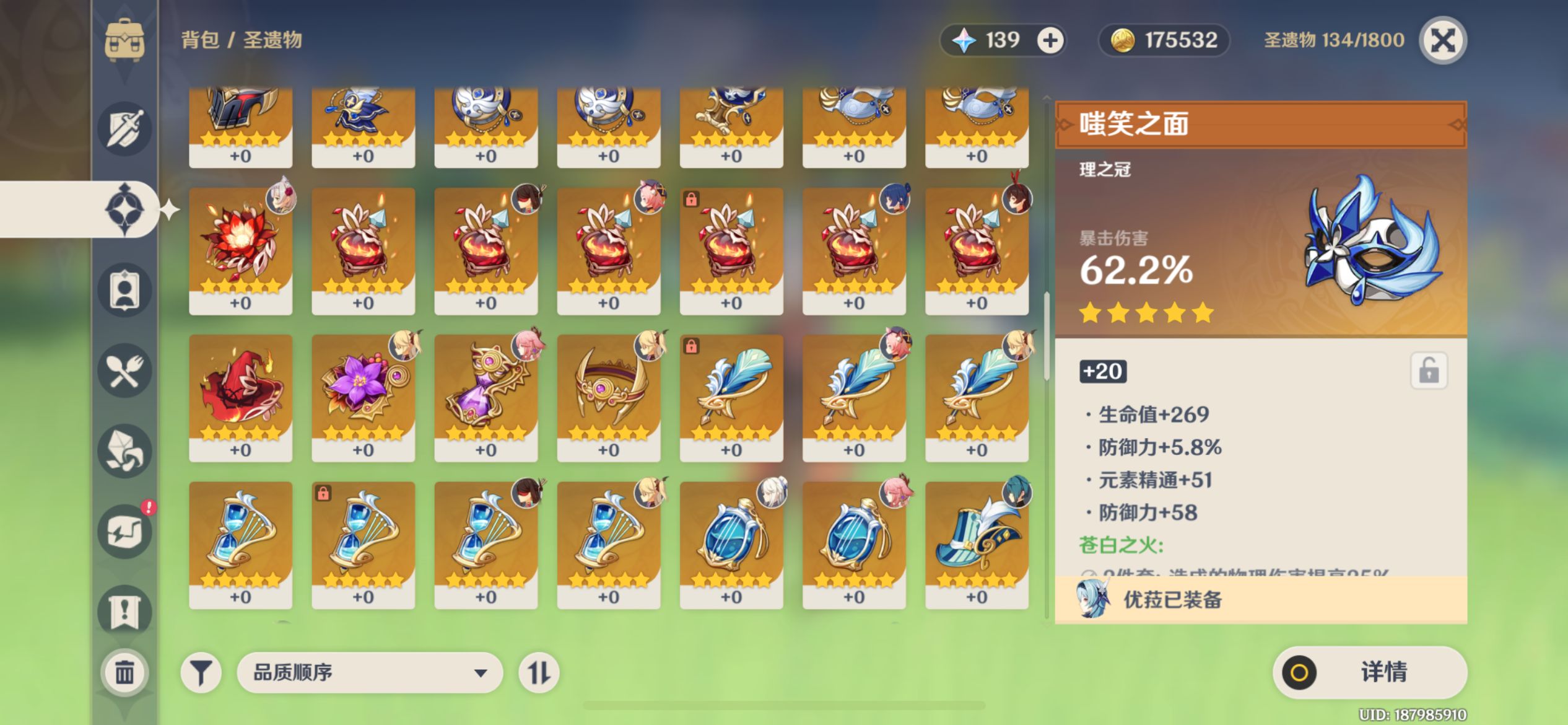Open the artifact filter funnel
The image size is (1568, 725).
pyautogui.click(x=201, y=672)
